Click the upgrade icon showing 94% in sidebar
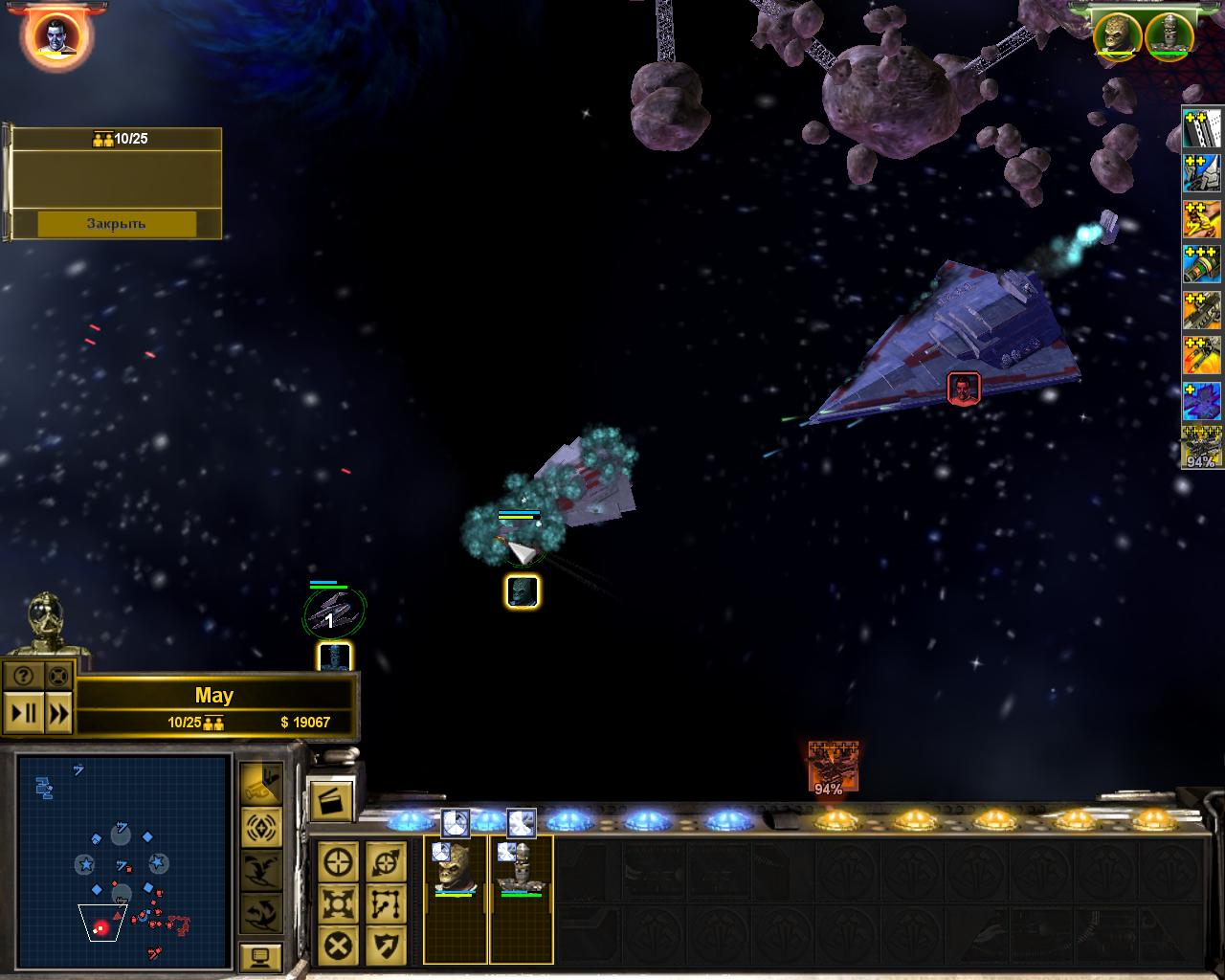The height and width of the screenshot is (980, 1225). click(1201, 448)
